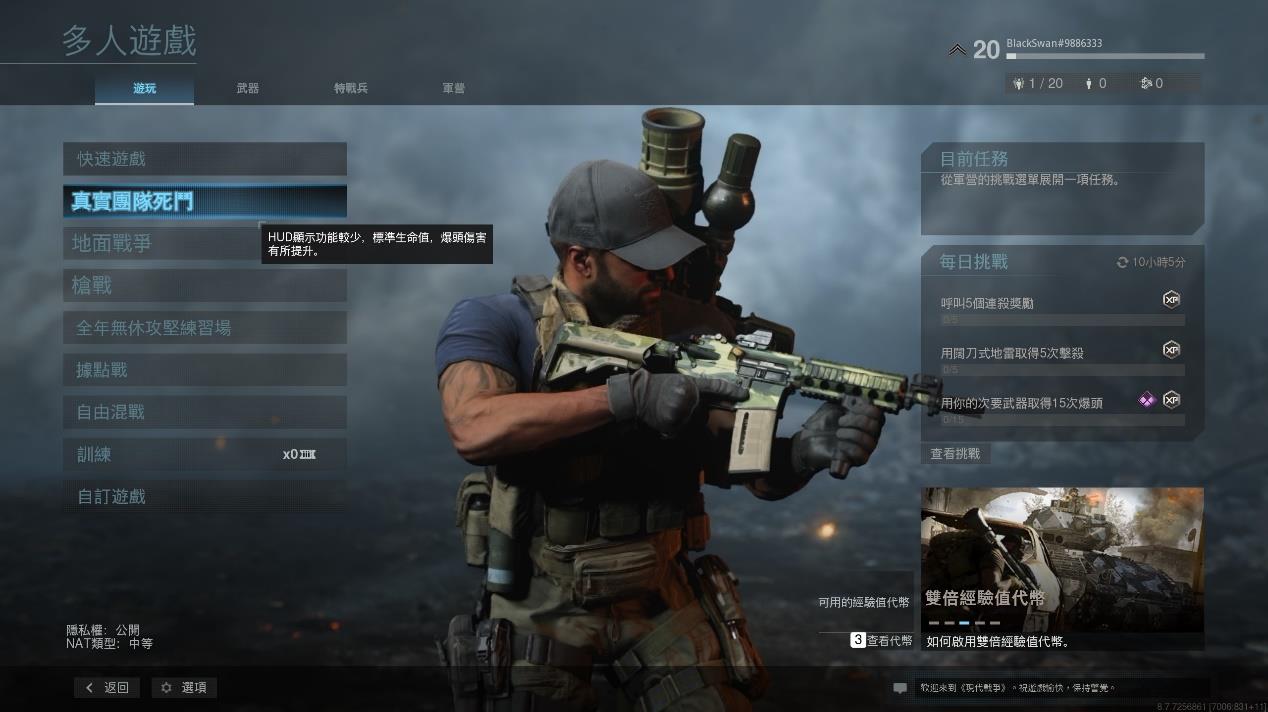The height and width of the screenshot is (712, 1268).
Task: Open the 訓練 training entry
Action: pyautogui.click(x=204, y=454)
